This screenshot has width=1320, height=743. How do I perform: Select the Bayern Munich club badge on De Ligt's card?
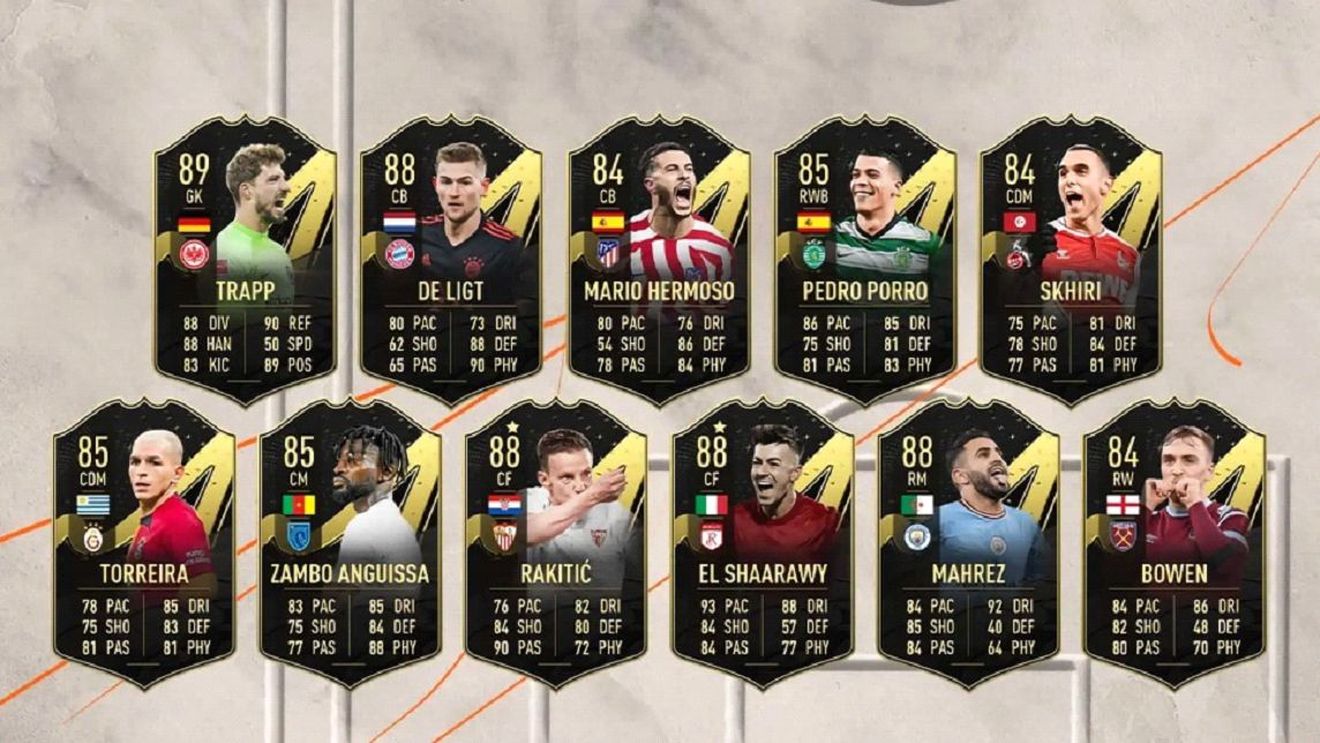click(400, 256)
